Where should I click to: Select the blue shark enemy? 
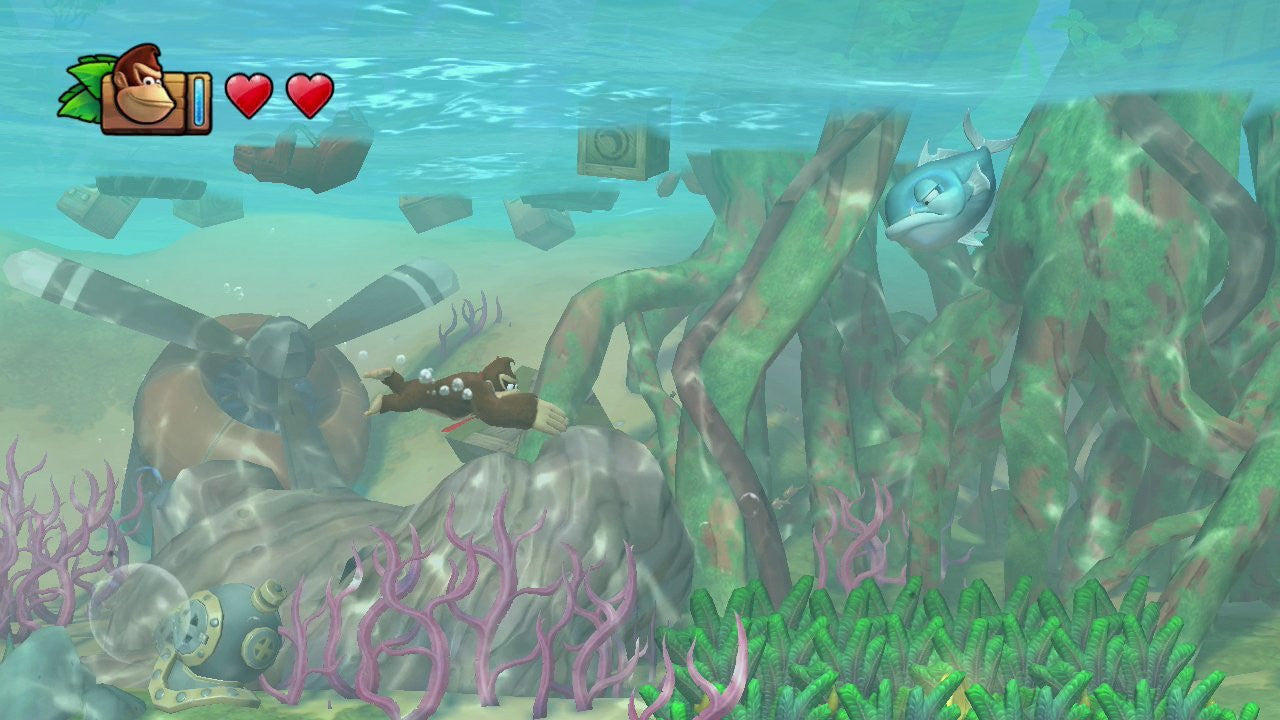click(935, 200)
